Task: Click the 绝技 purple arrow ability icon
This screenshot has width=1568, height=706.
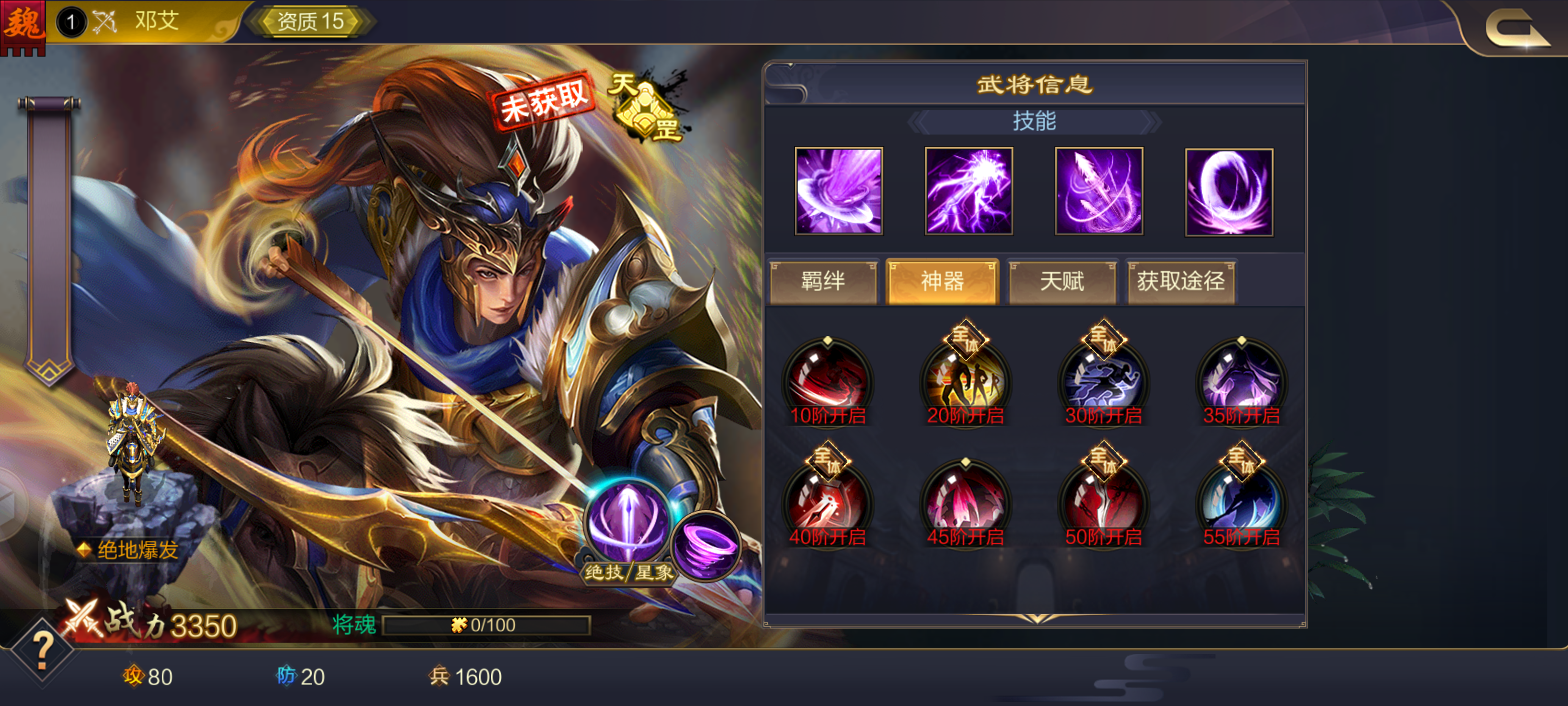Action: pyautogui.click(x=627, y=519)
